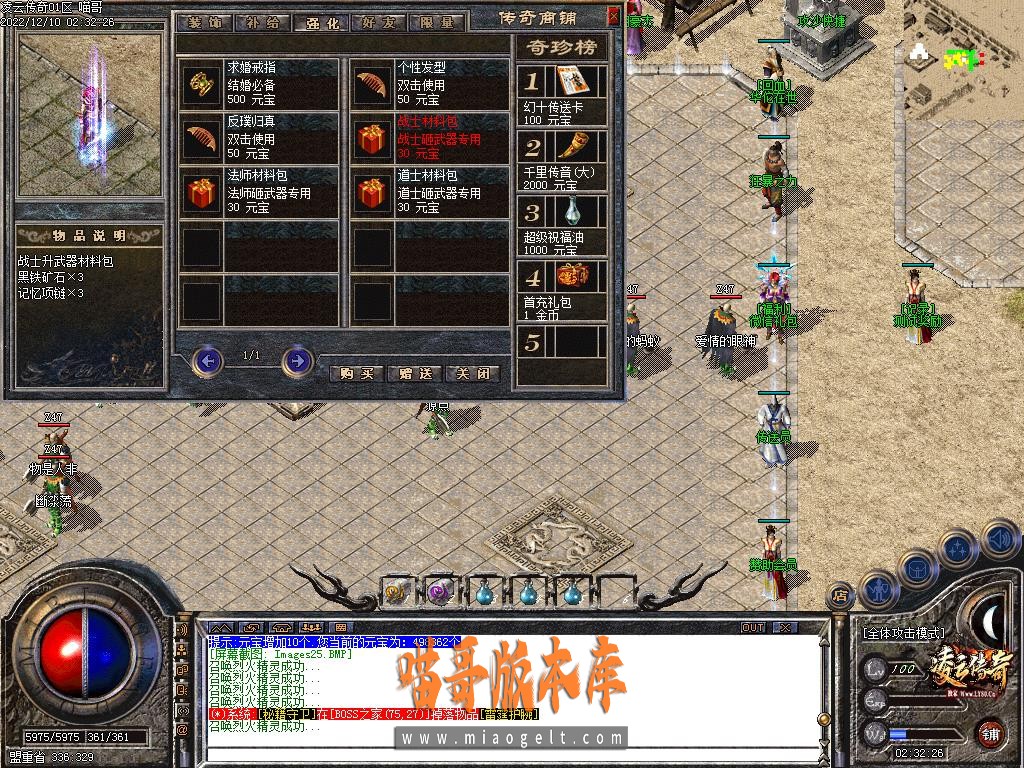Open the character equipment round button
Viewport: 1024px width, 768px height.
(877, 589)
